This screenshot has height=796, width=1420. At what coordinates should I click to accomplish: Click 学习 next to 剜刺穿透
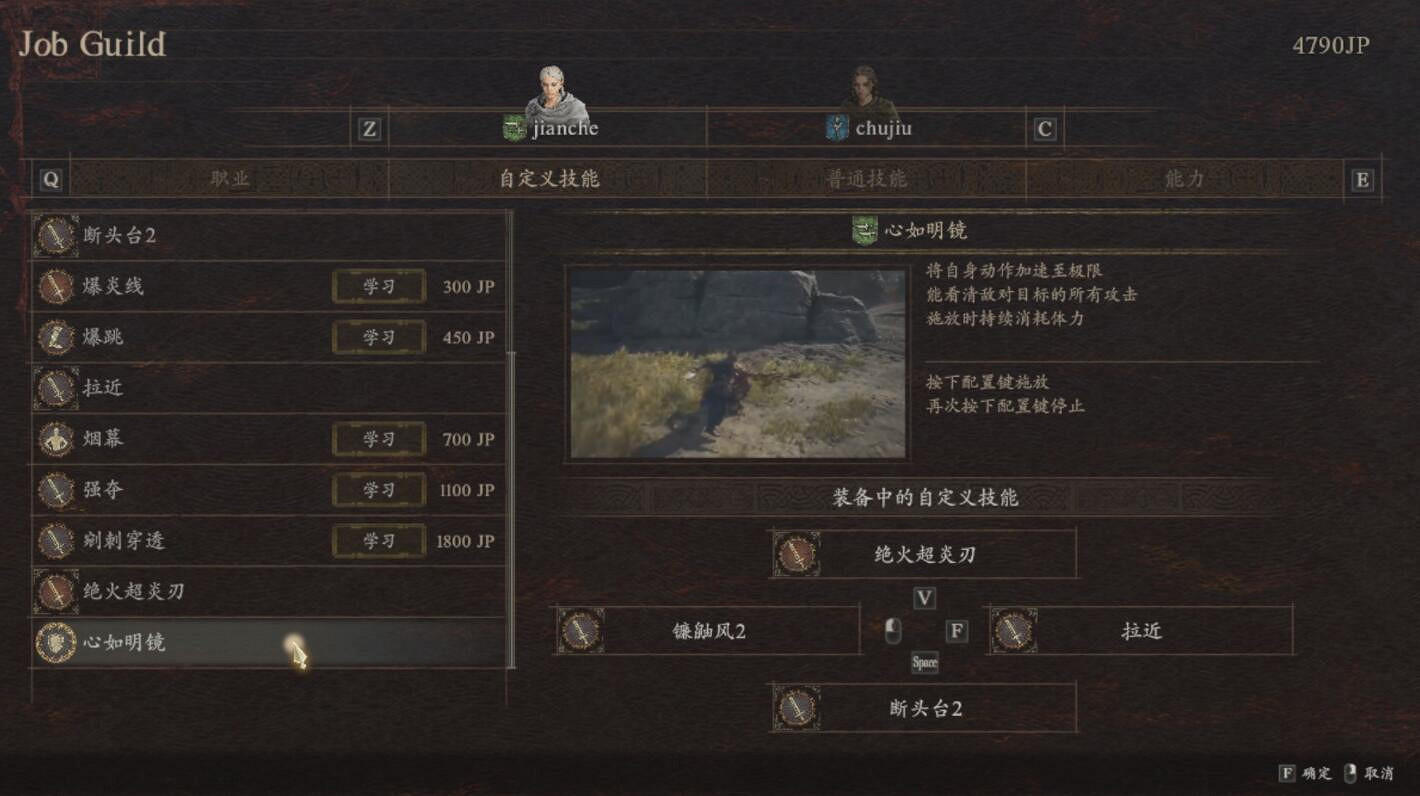point(379,541)
